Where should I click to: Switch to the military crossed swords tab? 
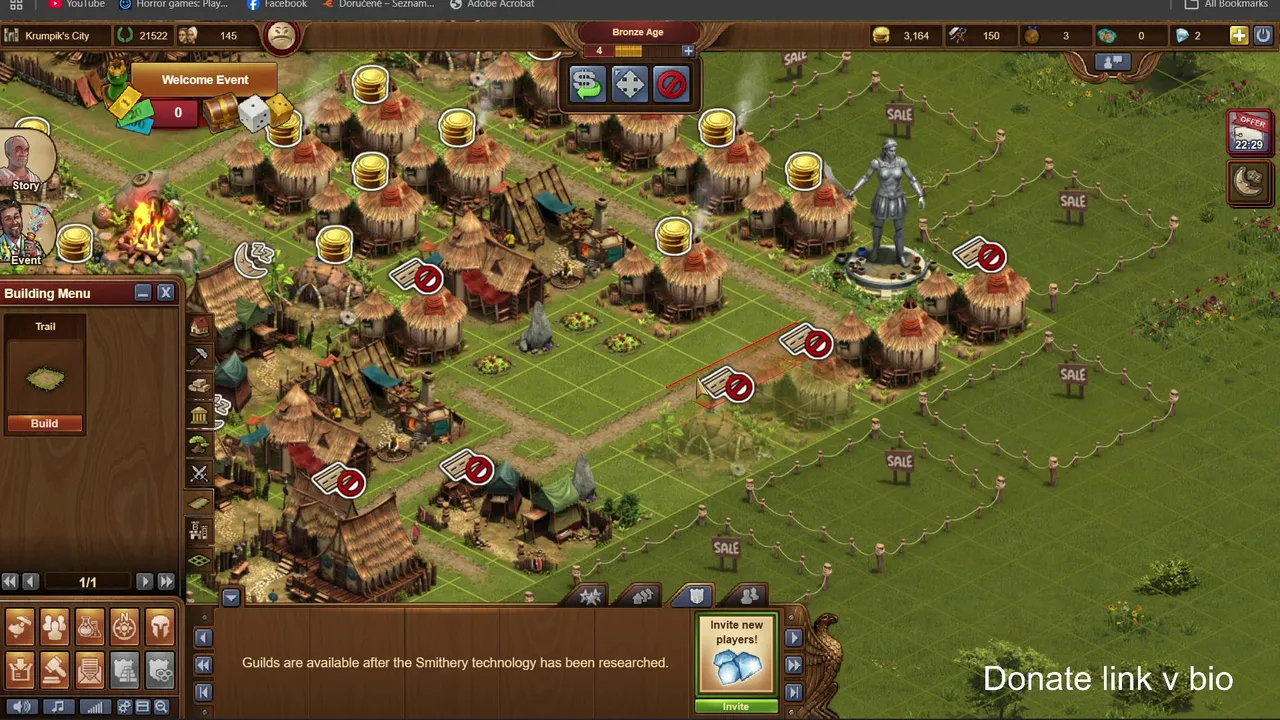(200, 473)
